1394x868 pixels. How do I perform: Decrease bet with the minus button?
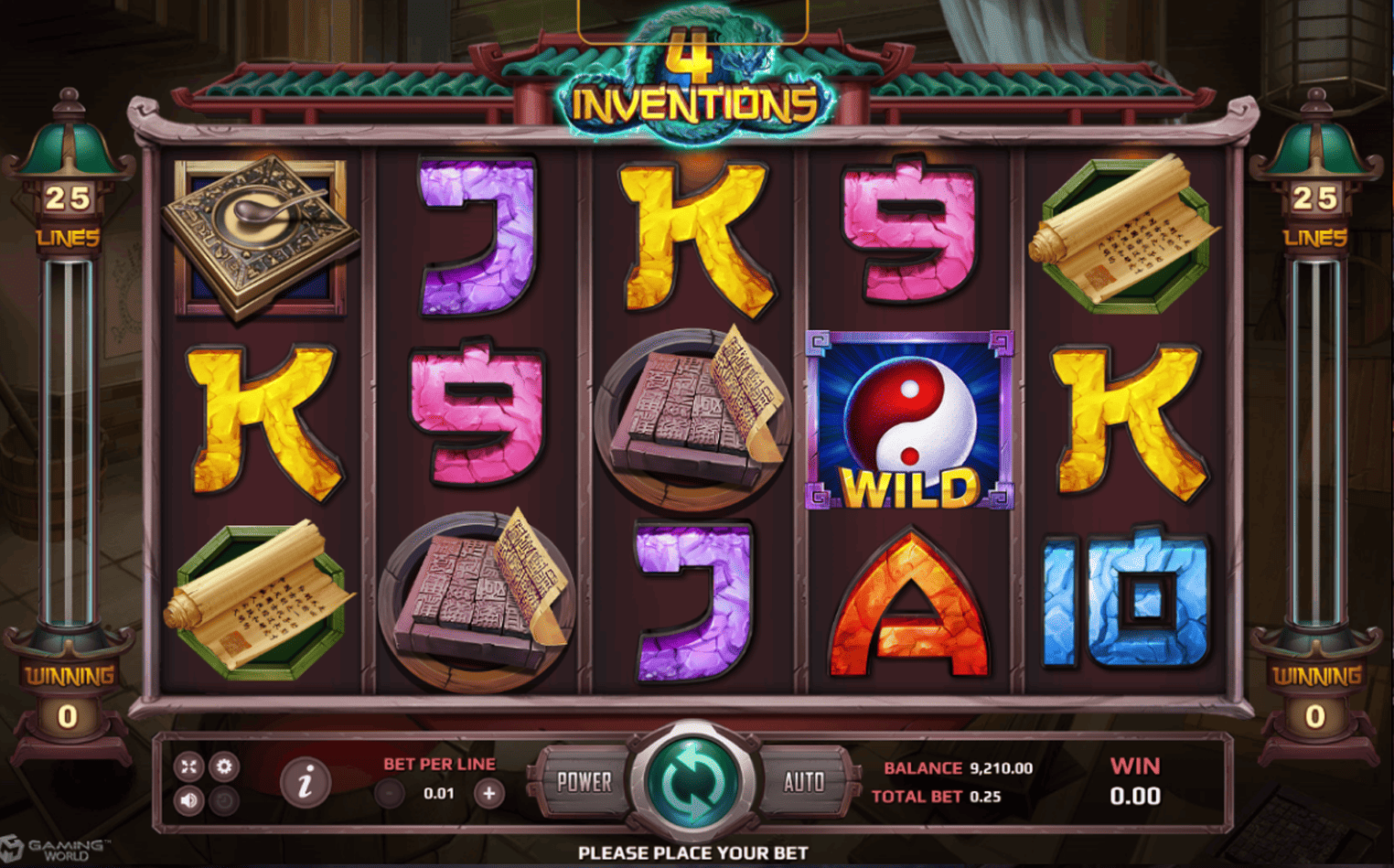pos(390,793)
